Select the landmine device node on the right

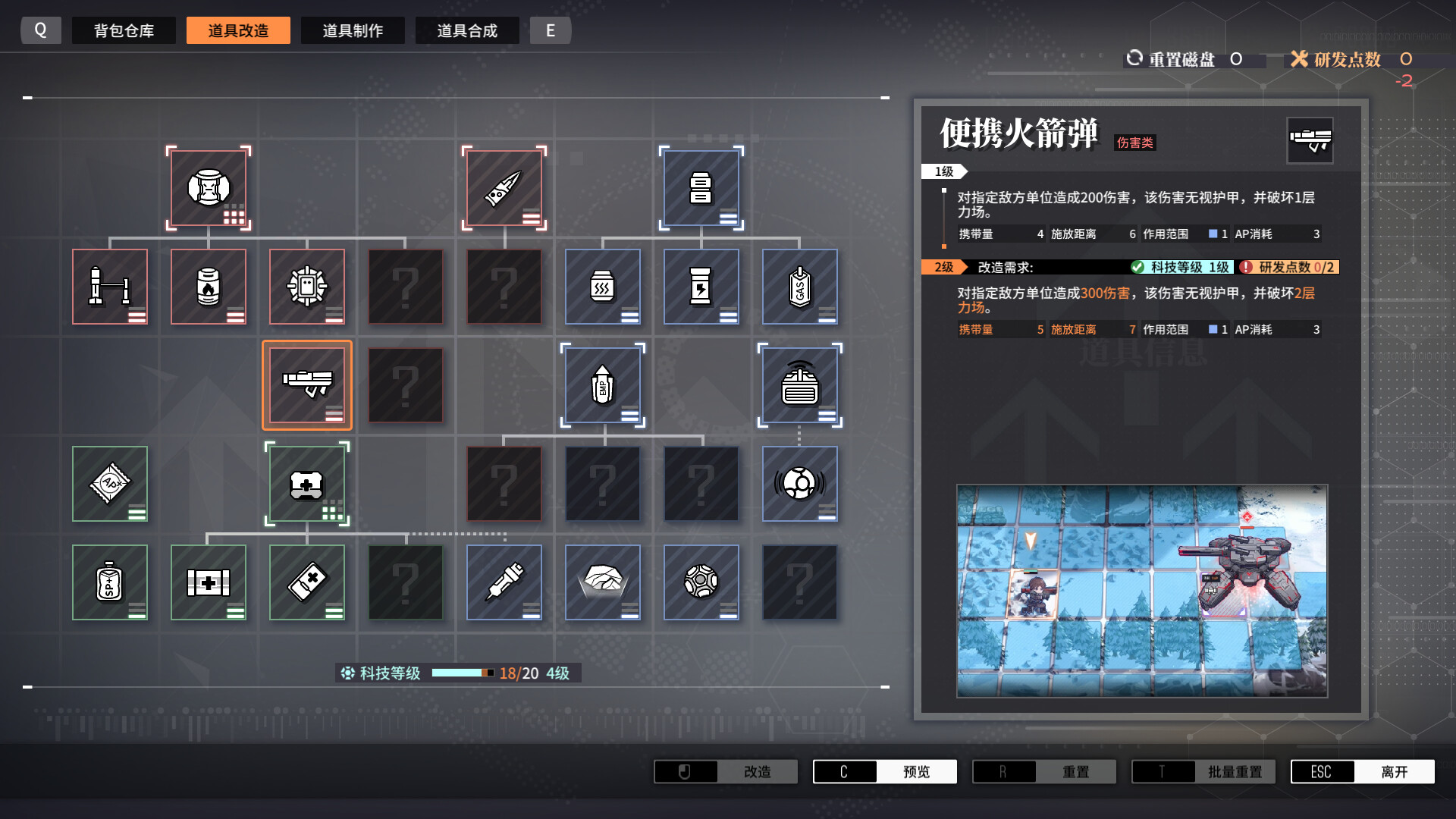(x=800, y=384)
